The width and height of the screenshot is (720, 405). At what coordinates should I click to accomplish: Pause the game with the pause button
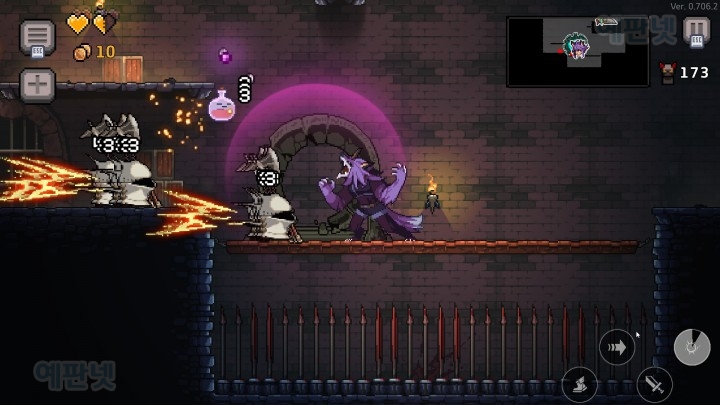pos(696,31)
